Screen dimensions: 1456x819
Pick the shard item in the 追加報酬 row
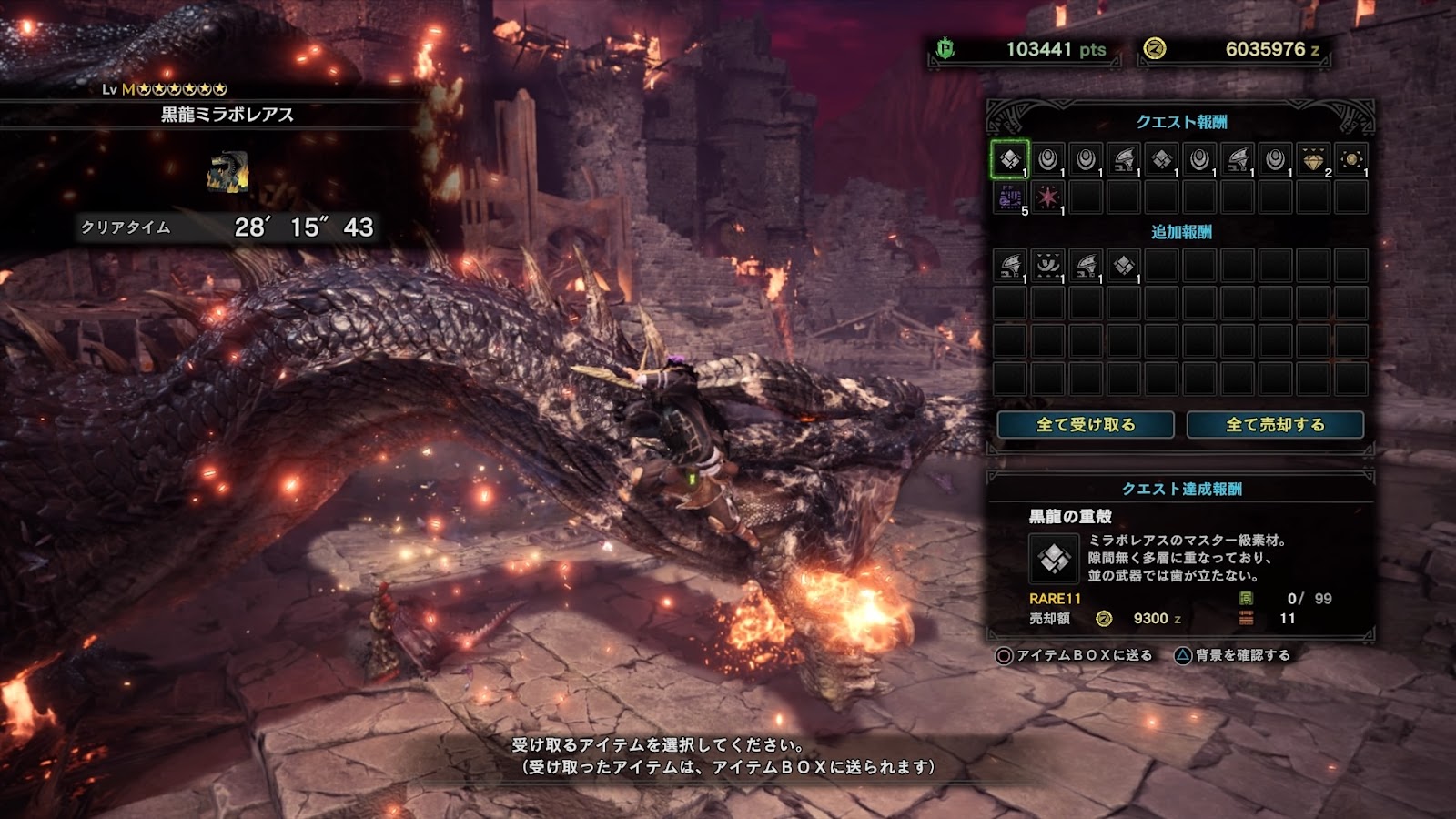point(1124,265)
